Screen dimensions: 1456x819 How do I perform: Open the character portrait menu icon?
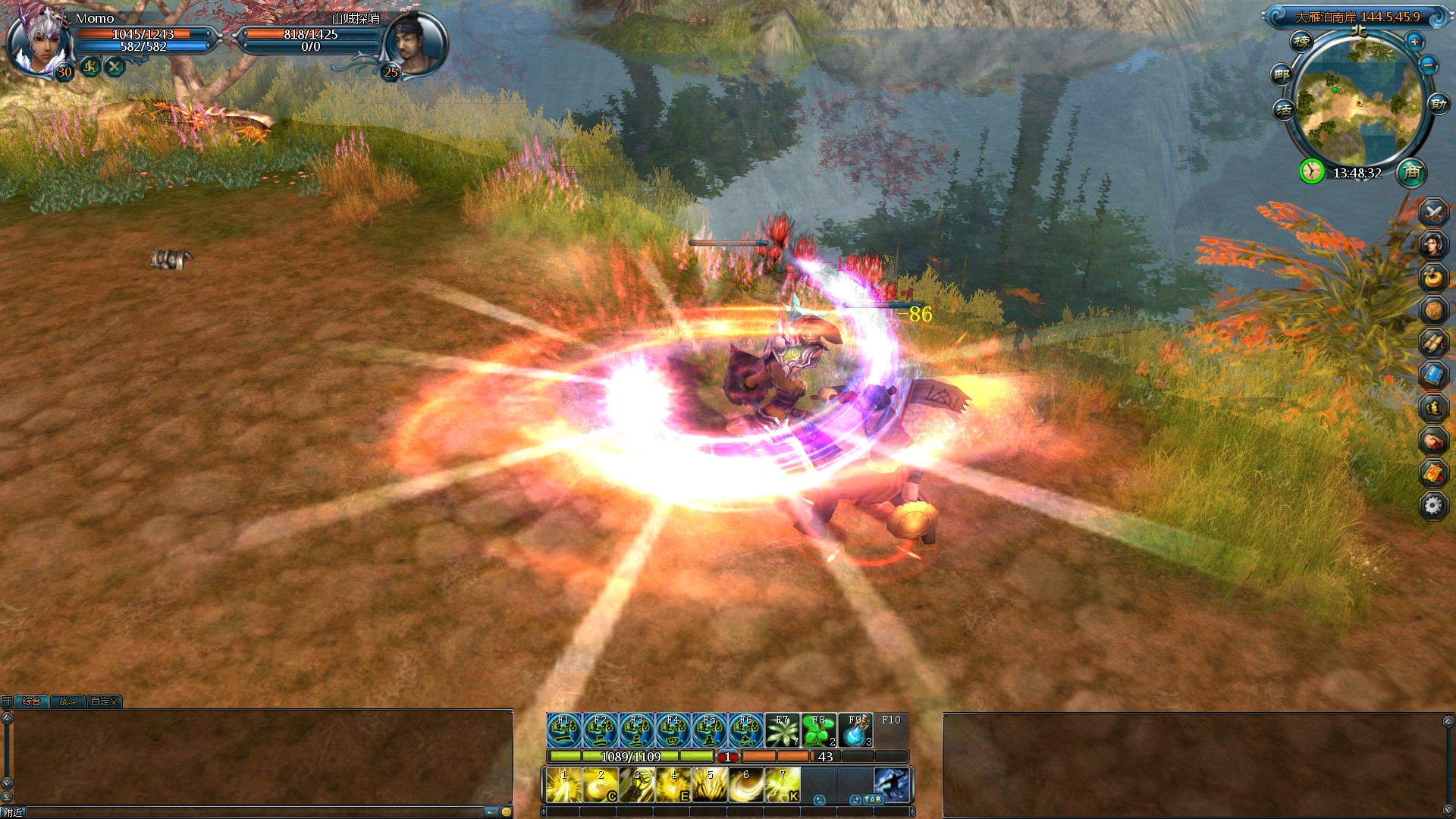point(1433,244)
